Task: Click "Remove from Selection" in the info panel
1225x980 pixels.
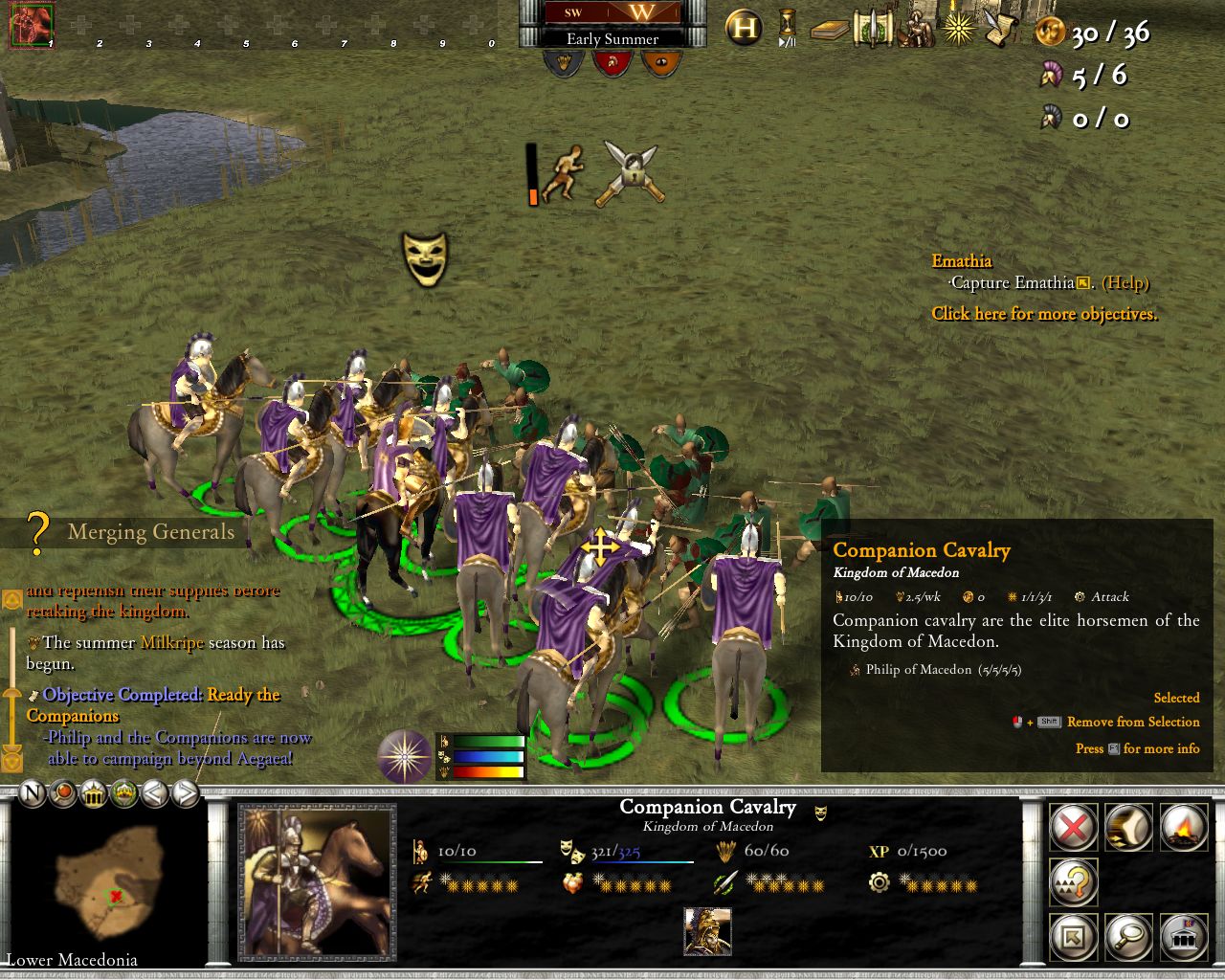Action: click(1132, 722)
